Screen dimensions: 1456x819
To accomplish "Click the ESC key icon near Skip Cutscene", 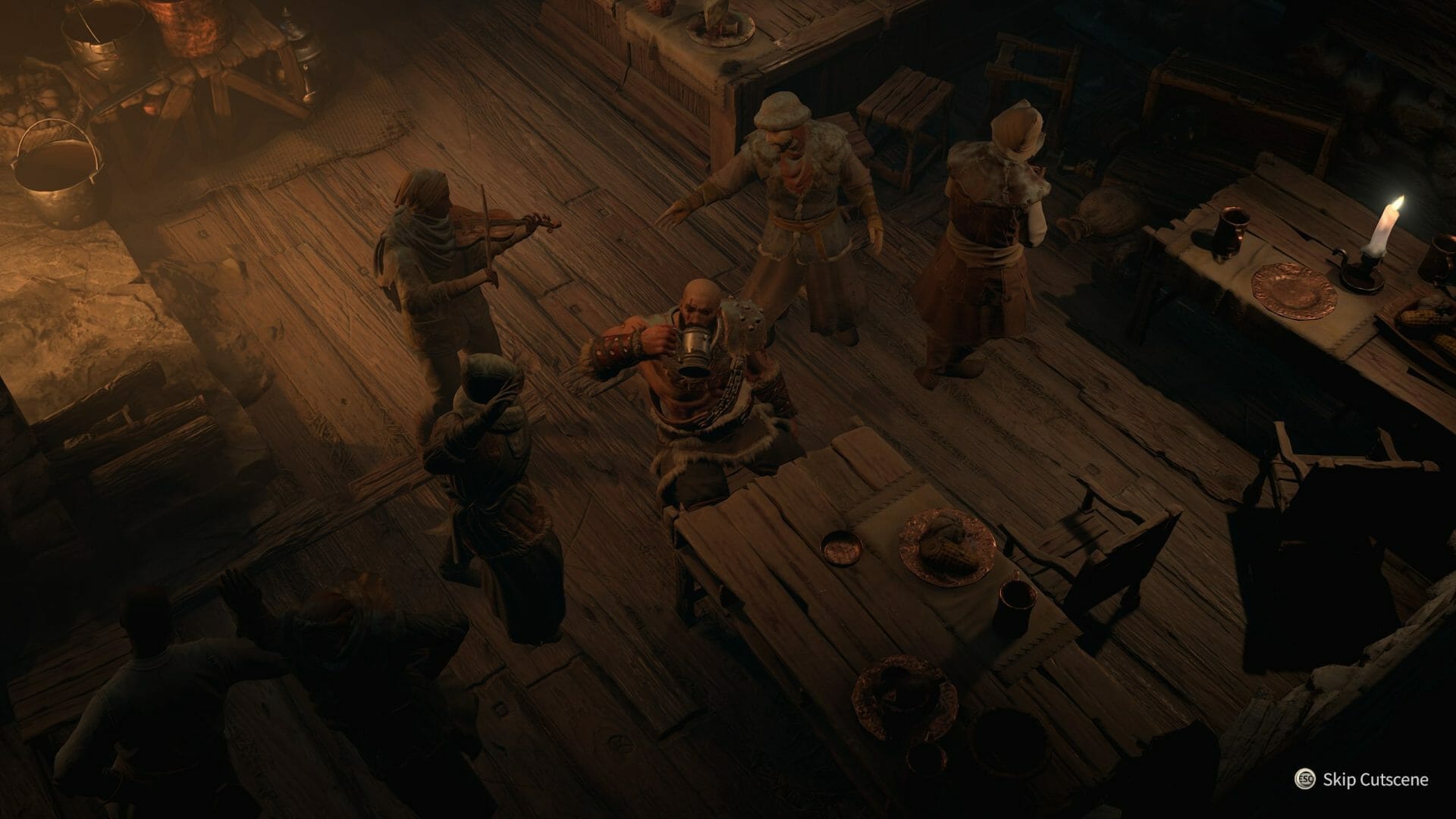I will [x=1305, y=779].
